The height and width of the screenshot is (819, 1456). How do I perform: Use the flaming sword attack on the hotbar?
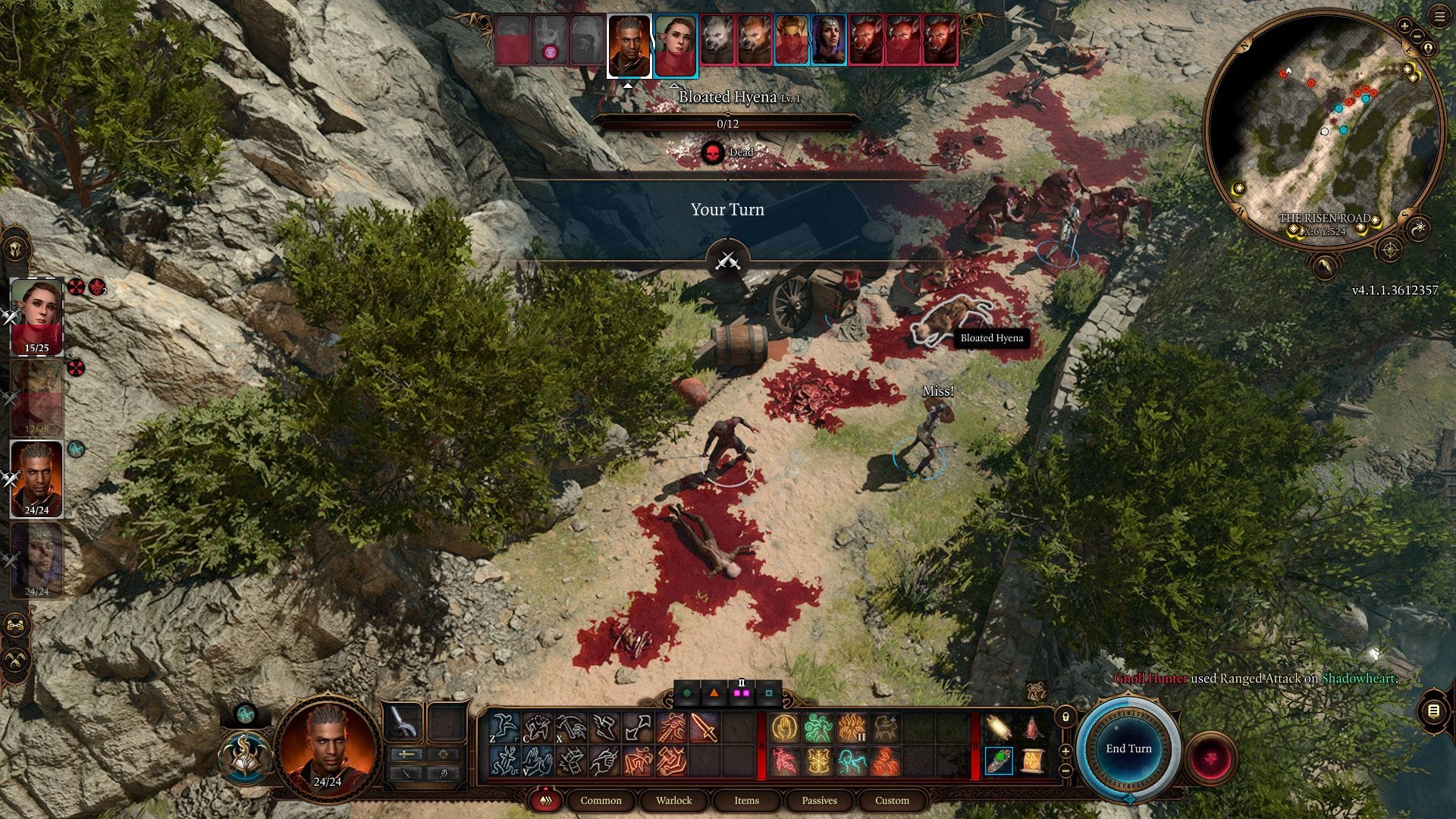pyautogui.click(x=704, y=729)
